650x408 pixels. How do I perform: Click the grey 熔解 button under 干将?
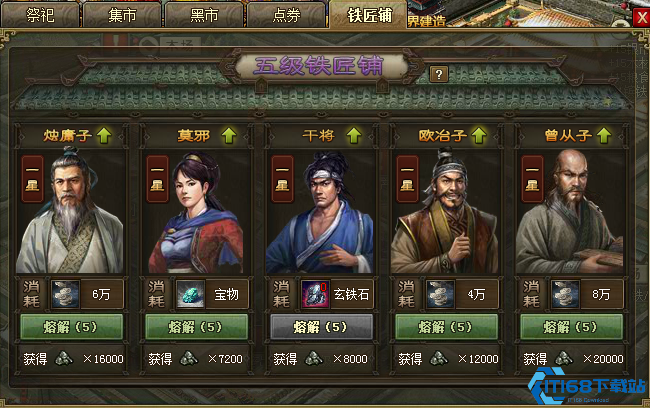[x=321, y=326]
